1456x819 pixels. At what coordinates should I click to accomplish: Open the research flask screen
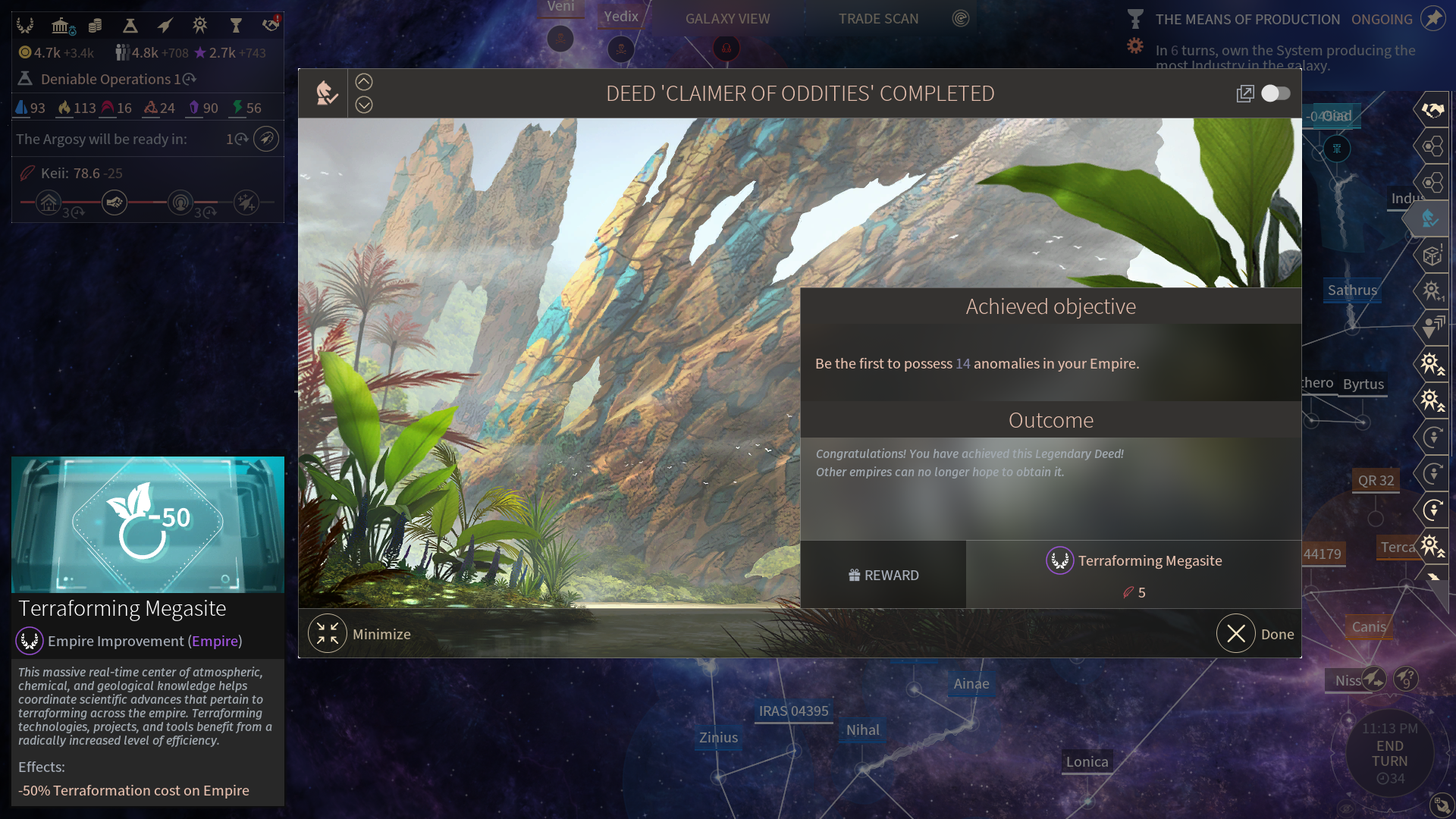(x=130, y=26)
